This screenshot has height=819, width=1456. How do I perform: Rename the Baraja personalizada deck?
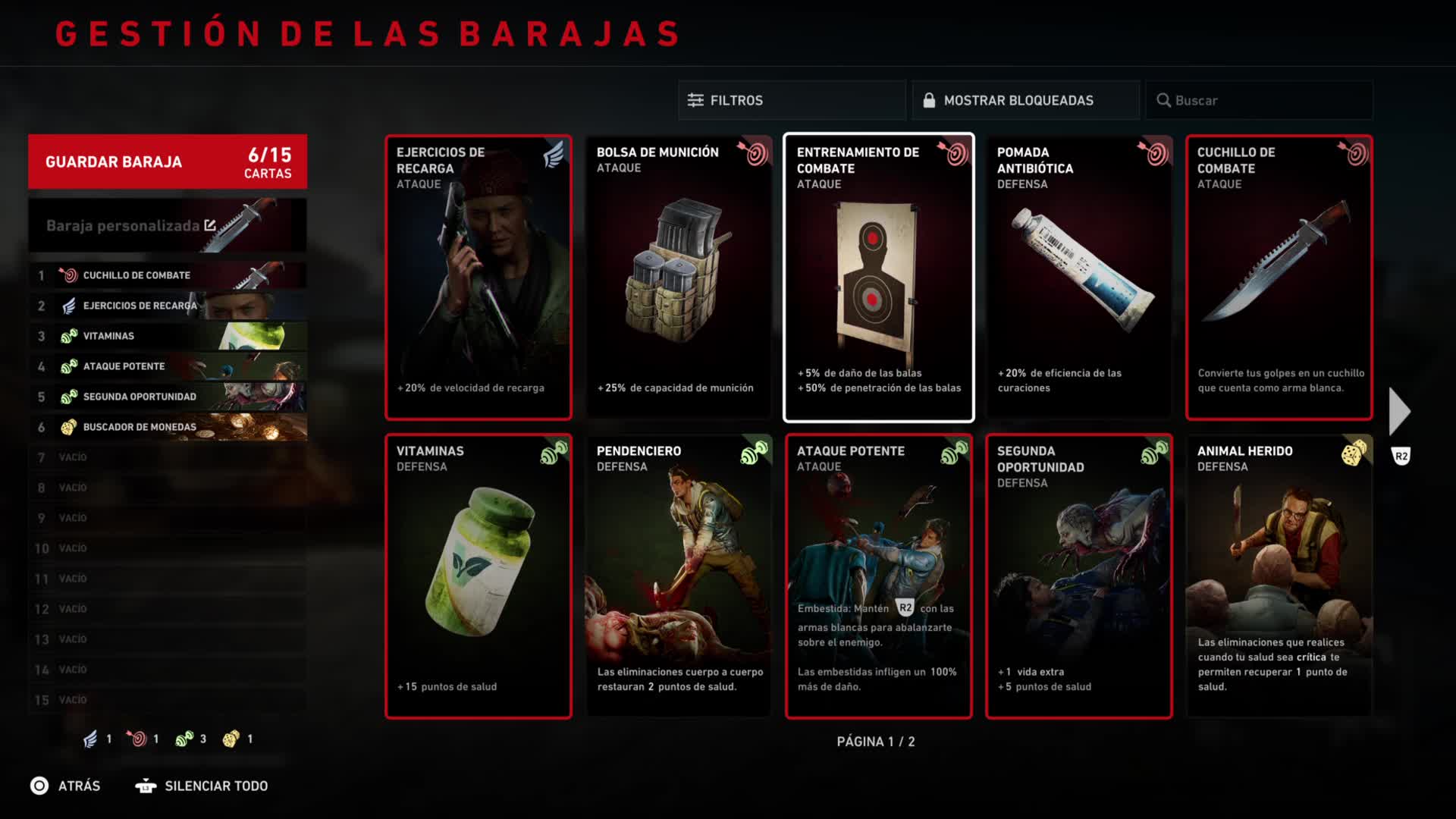(x=210, y=225)
